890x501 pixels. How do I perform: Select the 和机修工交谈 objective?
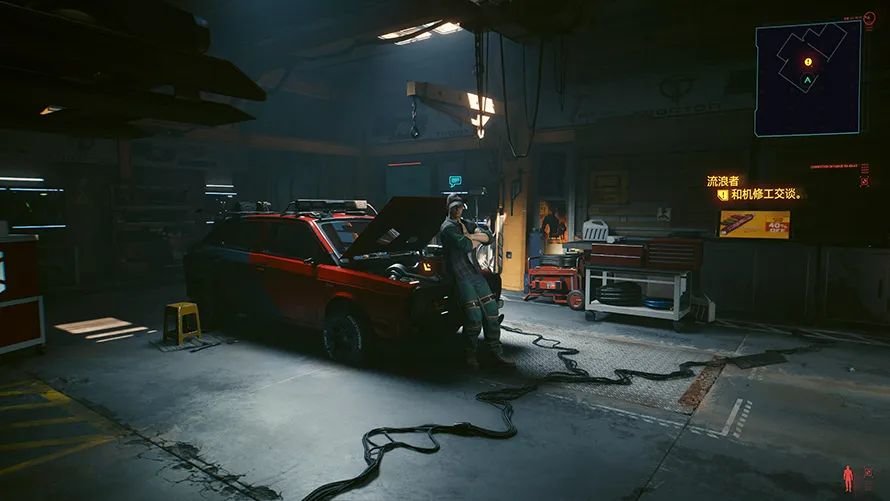[766, 195]
